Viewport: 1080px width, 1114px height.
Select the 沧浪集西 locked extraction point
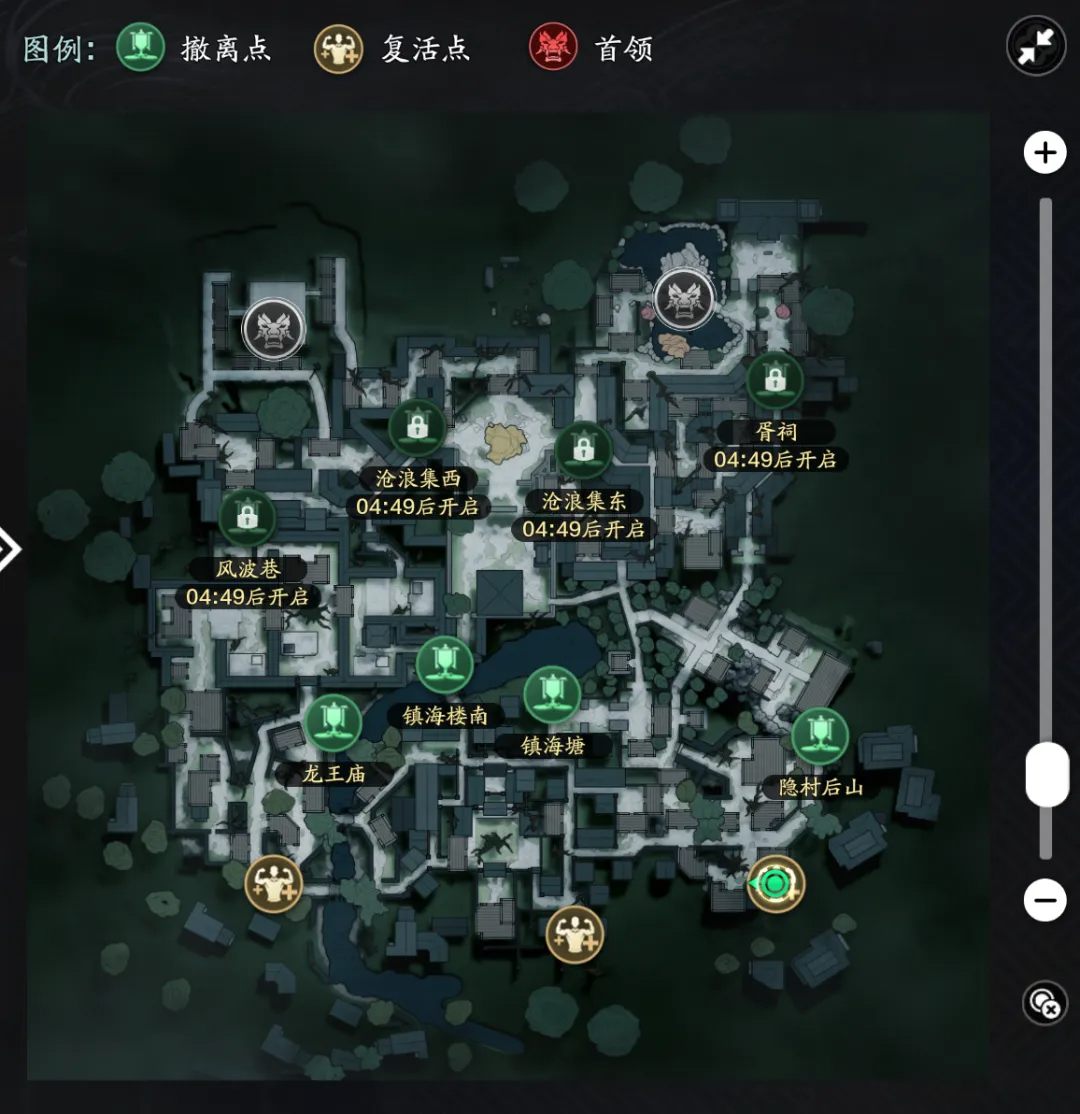pyautogui.click(x=417, y=429)
